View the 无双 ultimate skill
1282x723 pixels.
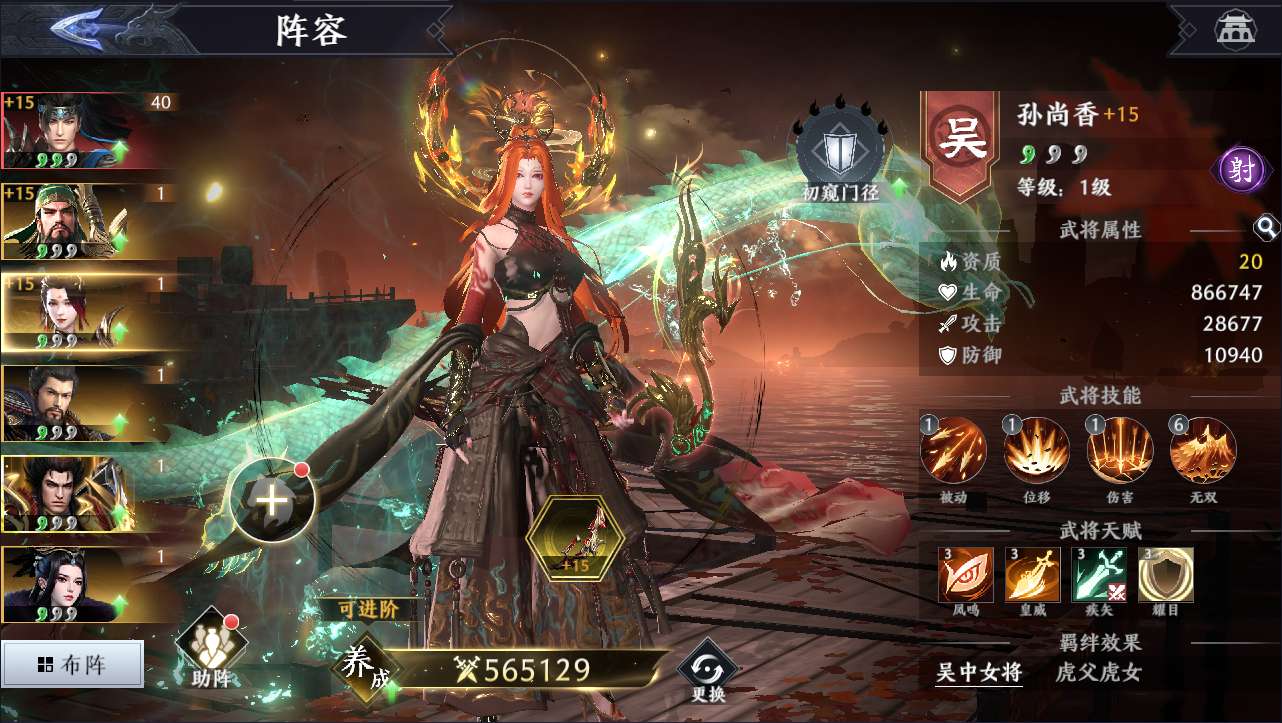coord(1202,452)
